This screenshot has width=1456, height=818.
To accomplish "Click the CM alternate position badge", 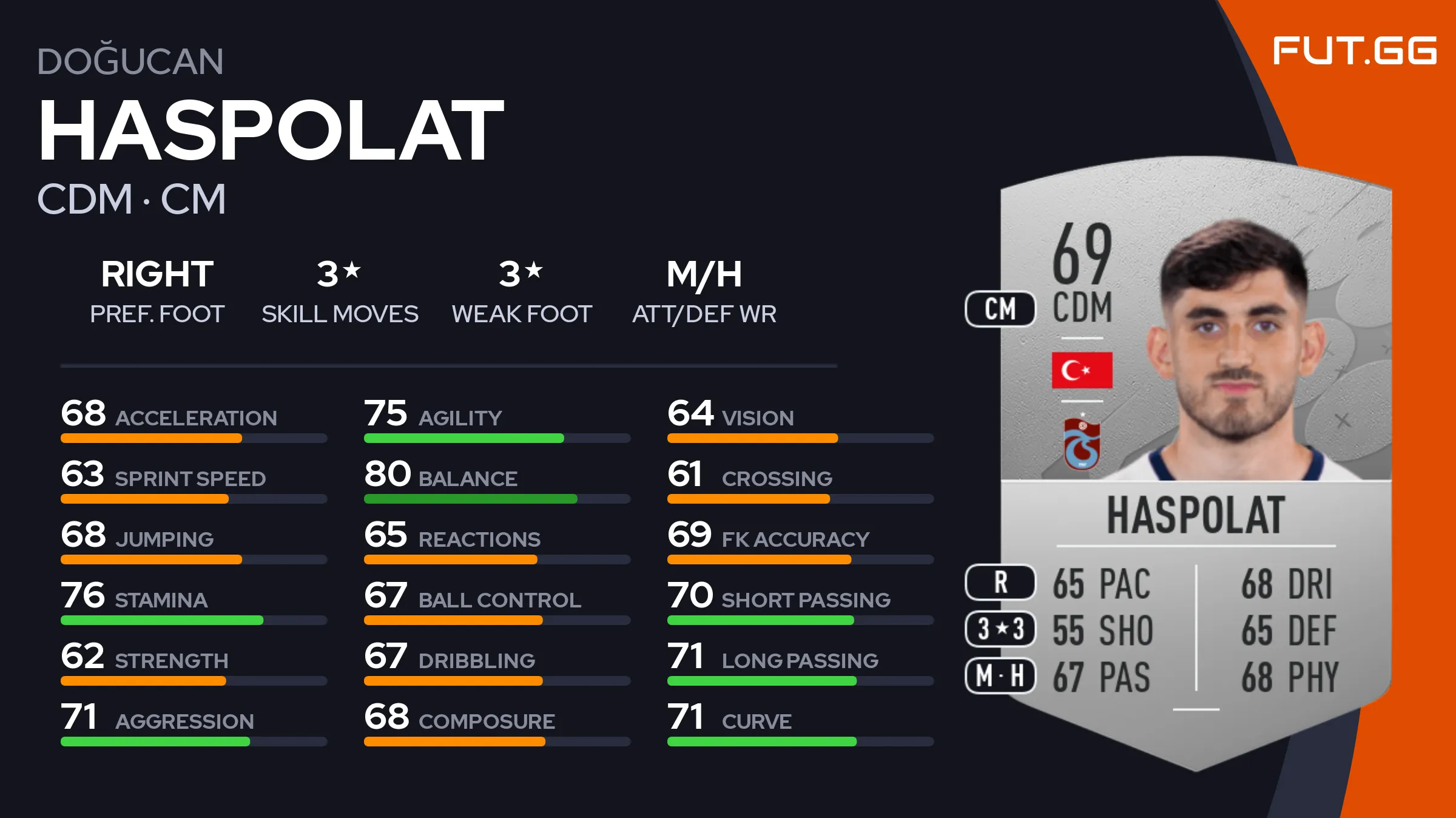I will (1000, 309).
